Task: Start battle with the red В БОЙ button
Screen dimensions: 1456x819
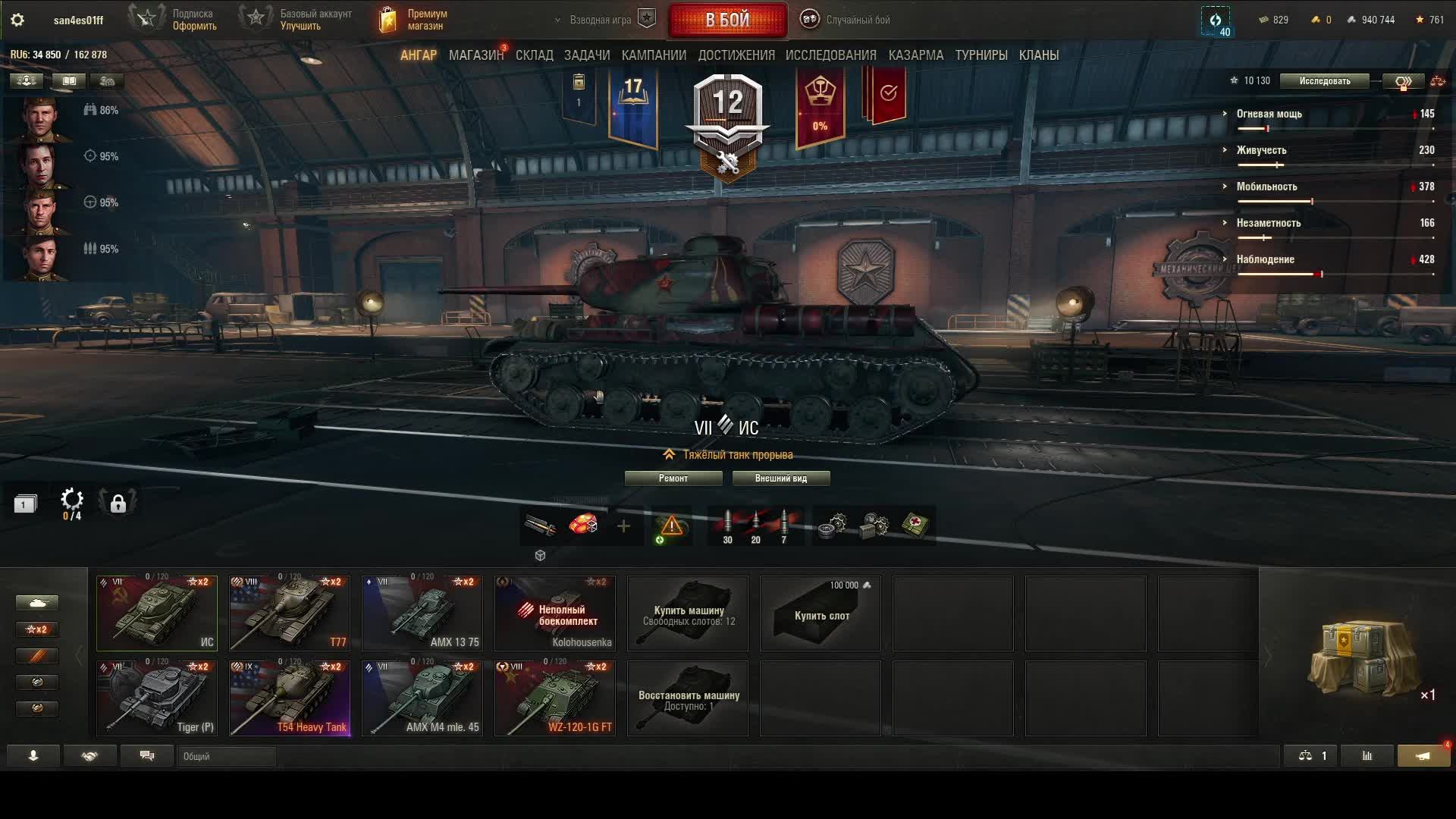Action: click(727, 20)
